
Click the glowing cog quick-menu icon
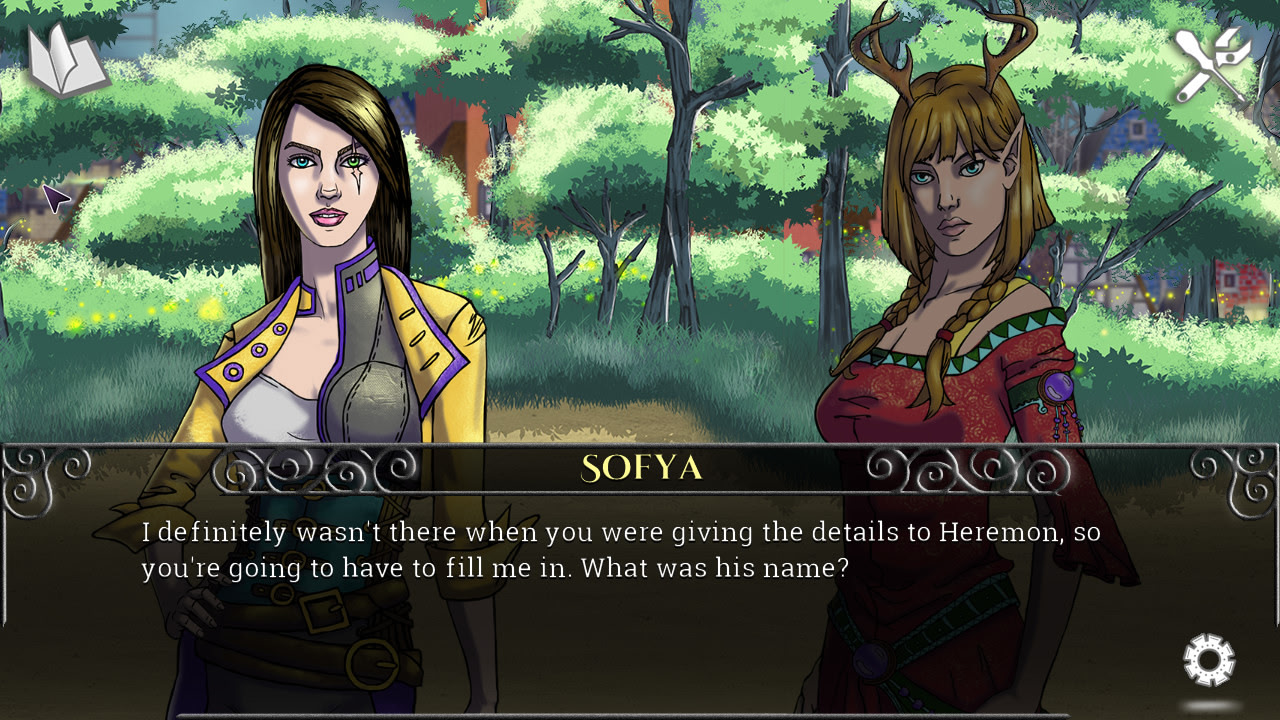click(1208, 662)
